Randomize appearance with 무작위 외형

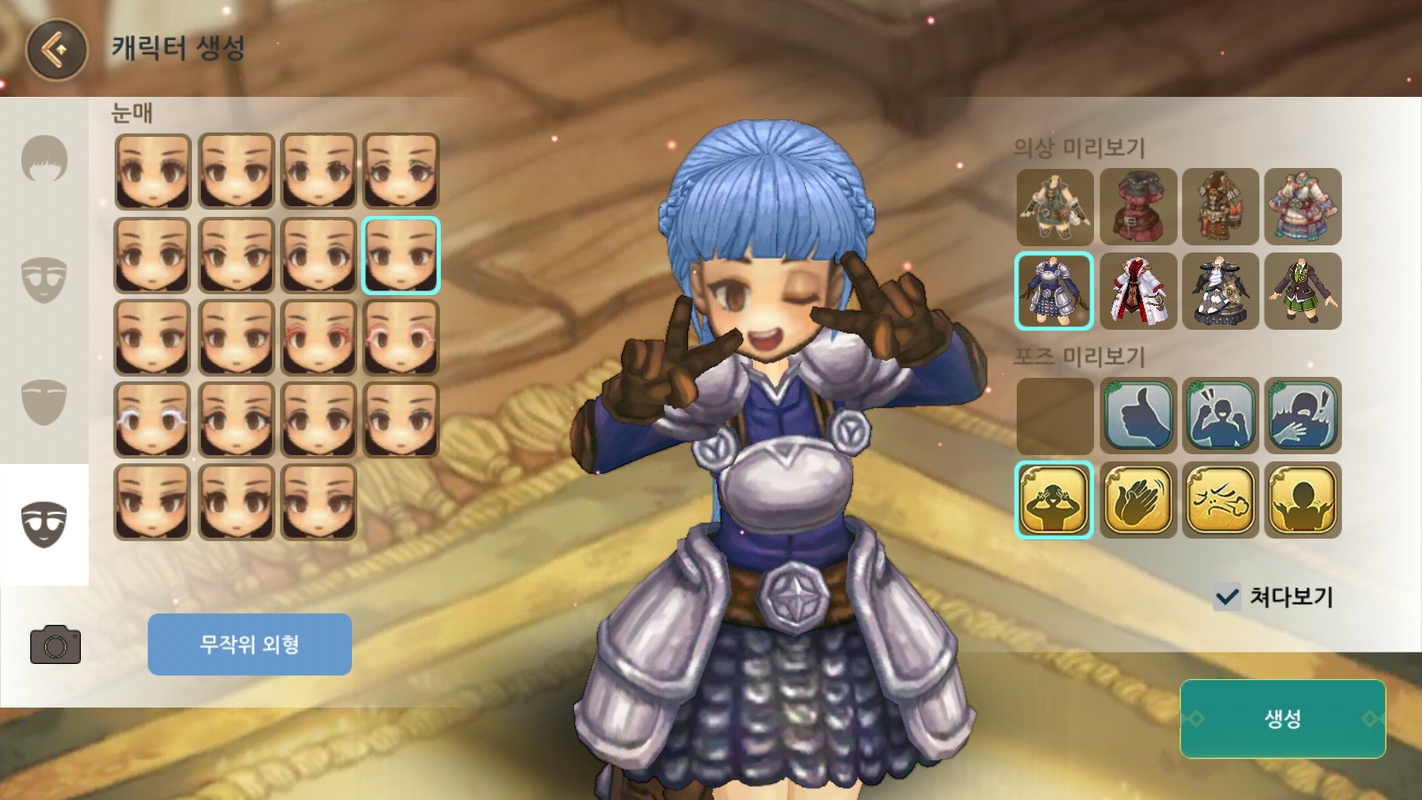pyautogui.click(x=250, y=644)
